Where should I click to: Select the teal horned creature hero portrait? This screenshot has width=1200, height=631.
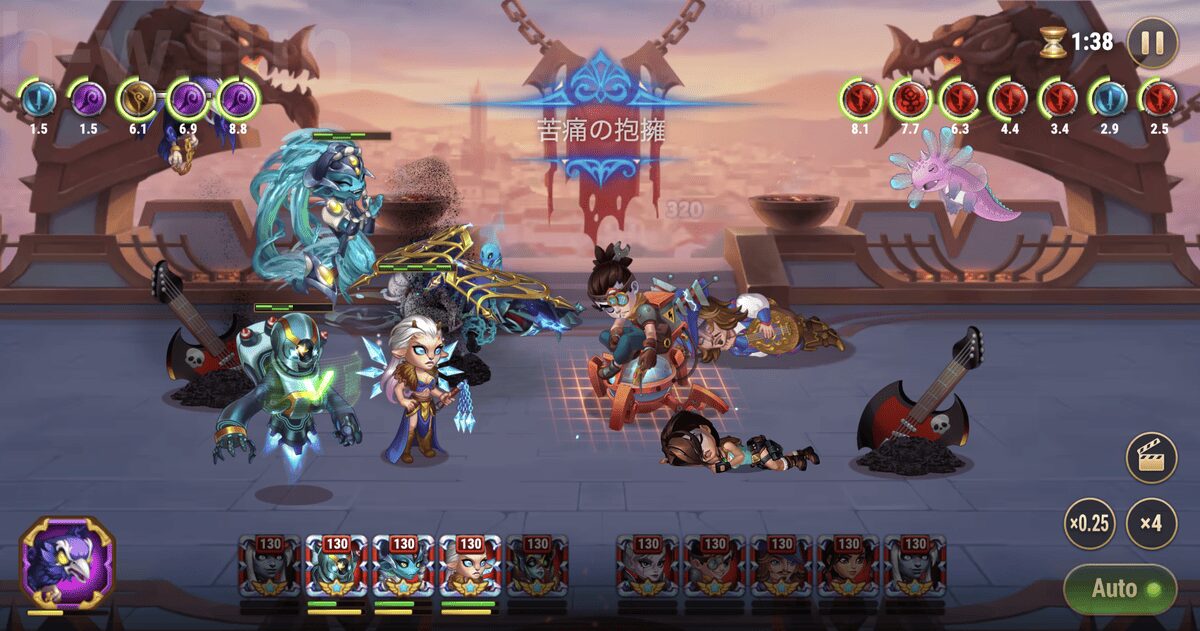(403, 567)
